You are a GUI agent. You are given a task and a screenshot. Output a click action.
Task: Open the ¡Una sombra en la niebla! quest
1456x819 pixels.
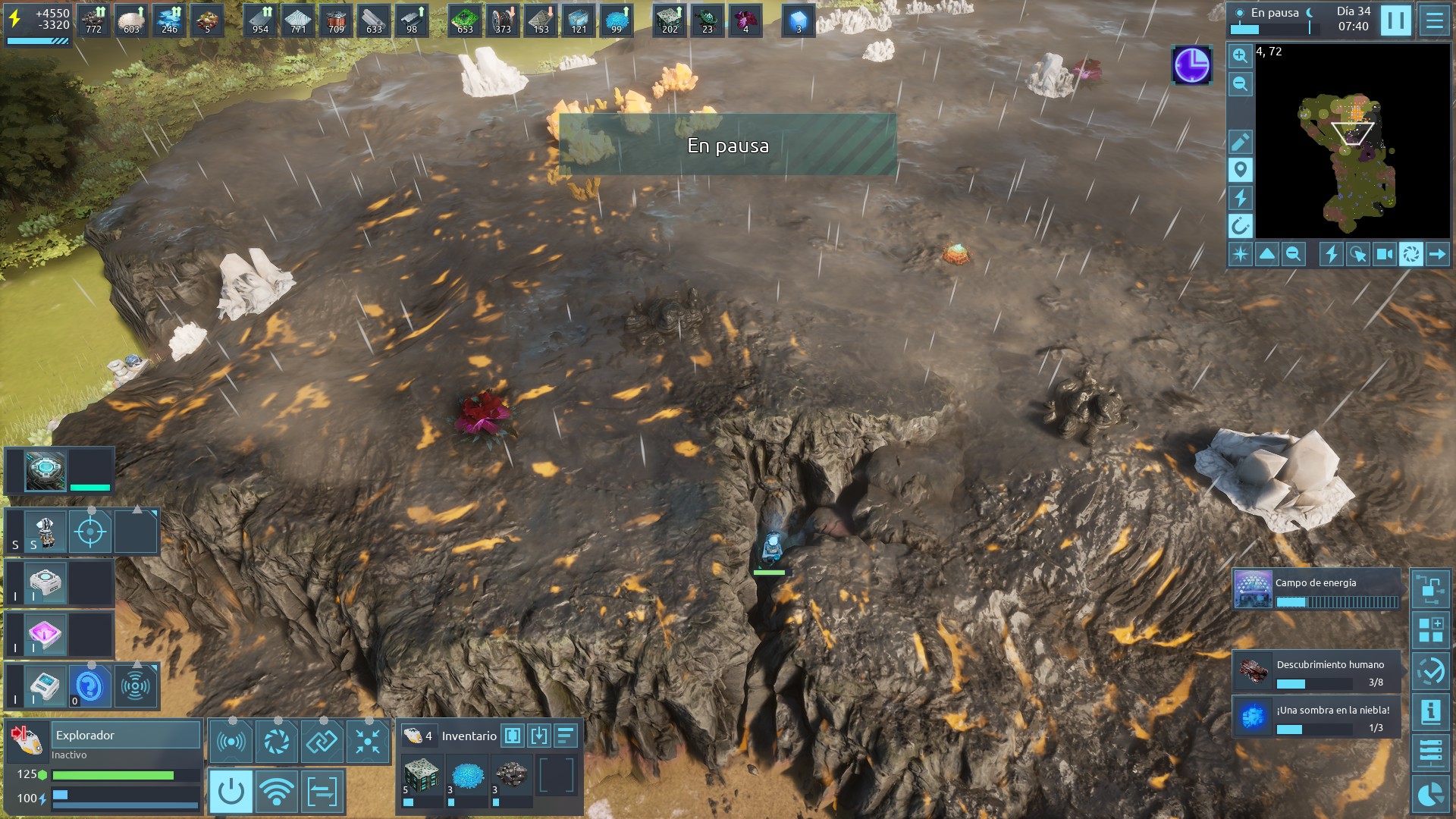point(1316,717)
